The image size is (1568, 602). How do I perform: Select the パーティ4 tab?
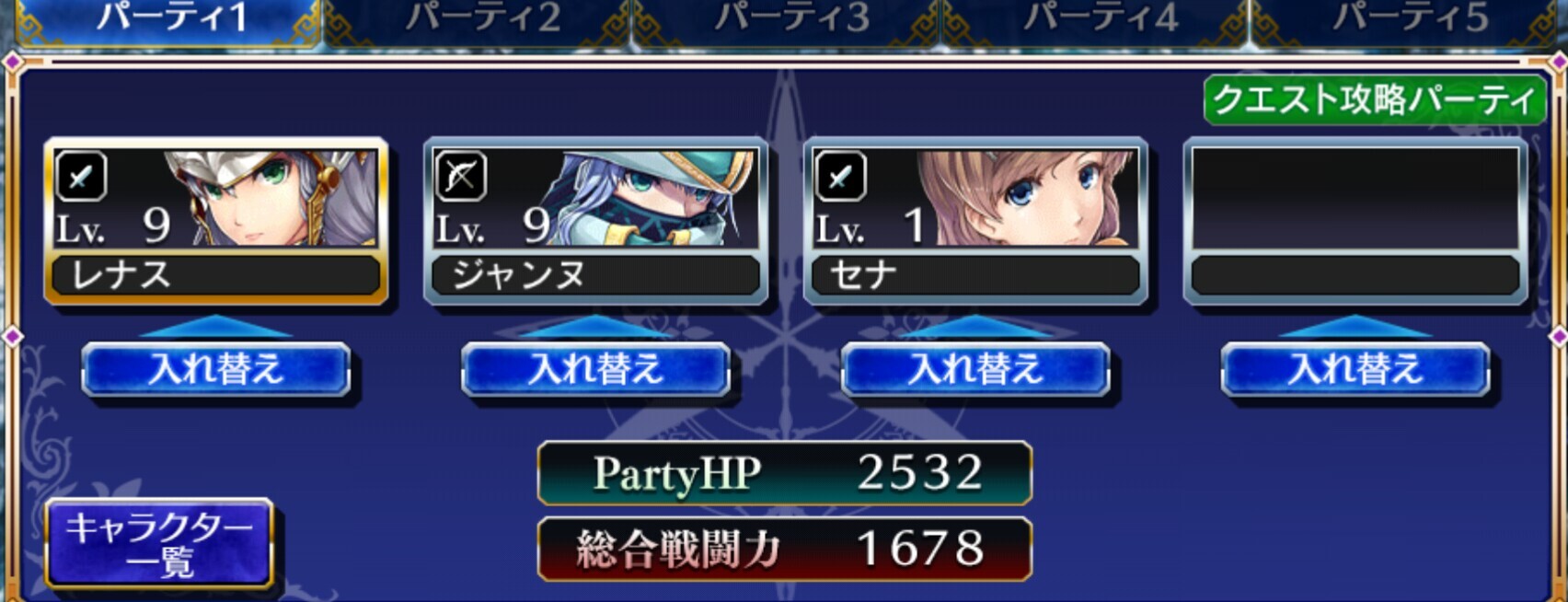(x=1100, y=18)
